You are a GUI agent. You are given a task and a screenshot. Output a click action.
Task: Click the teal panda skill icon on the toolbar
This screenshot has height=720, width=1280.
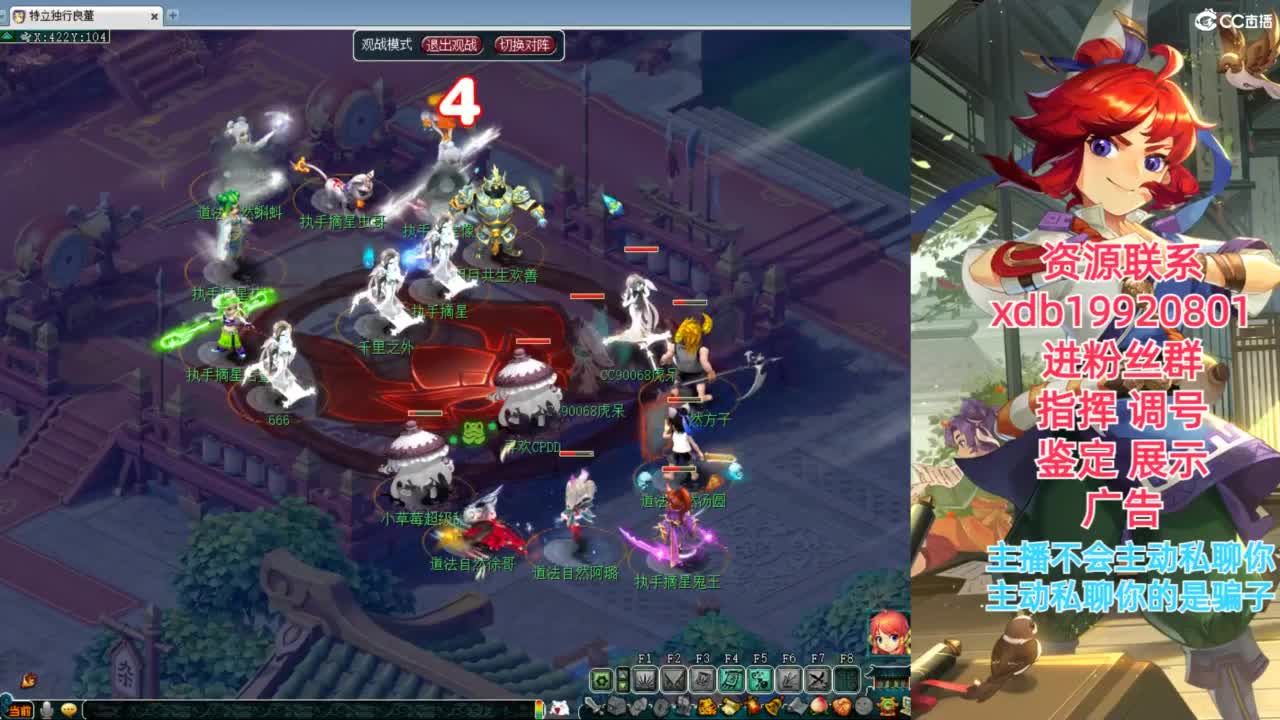[759, 679]
